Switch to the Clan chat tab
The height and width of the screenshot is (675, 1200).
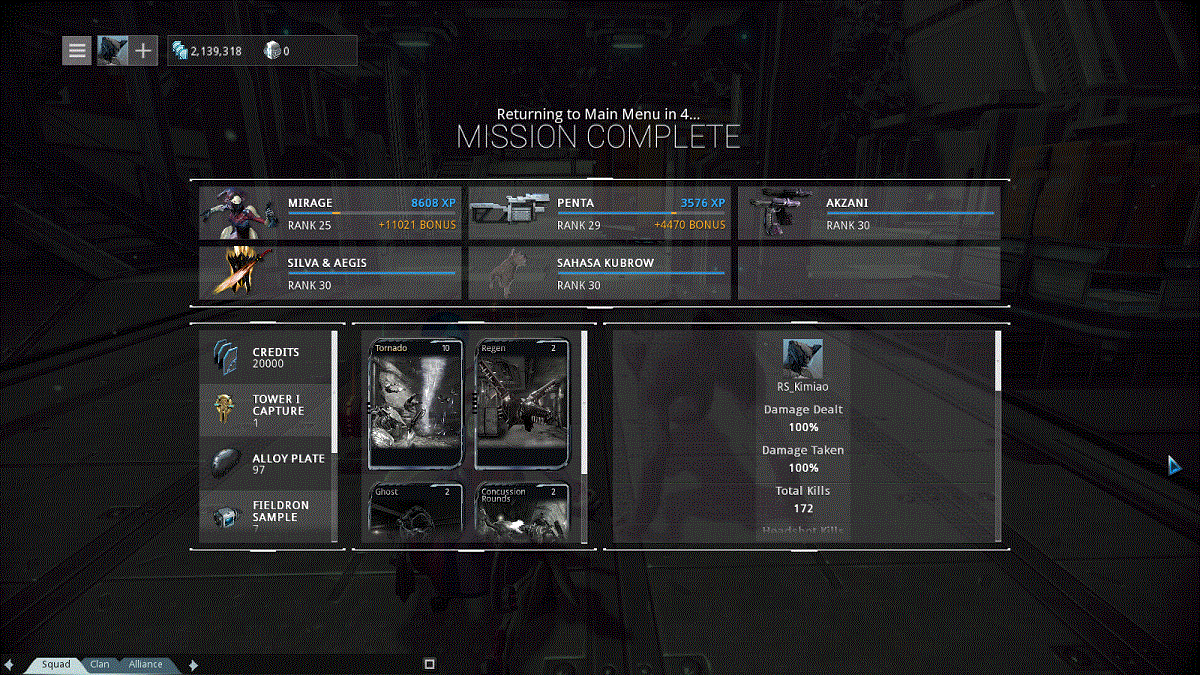pyautogui.click(x=100, y=664)
